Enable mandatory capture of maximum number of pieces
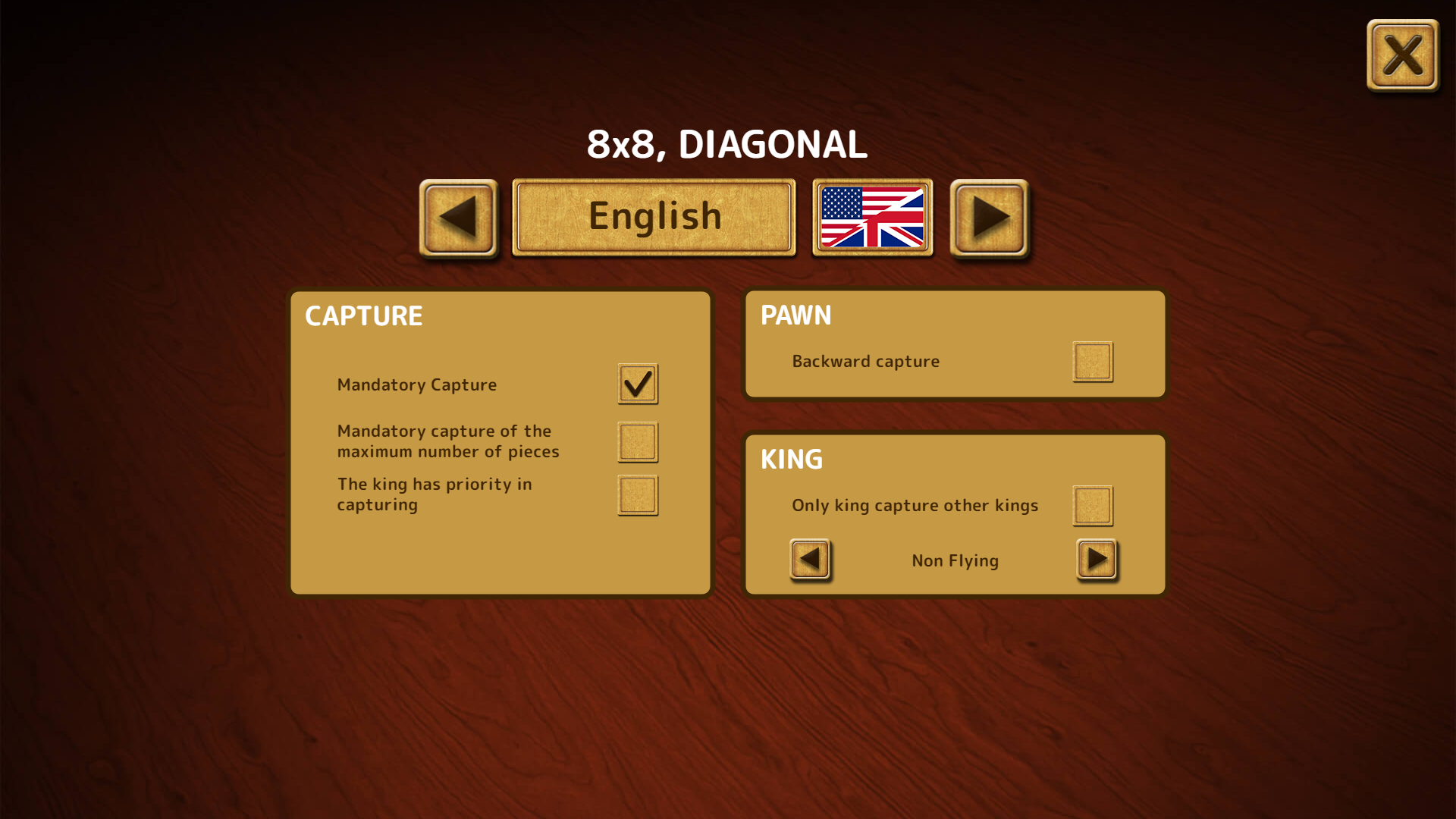Screen dimensions: 1456x819 coord(637,442)
